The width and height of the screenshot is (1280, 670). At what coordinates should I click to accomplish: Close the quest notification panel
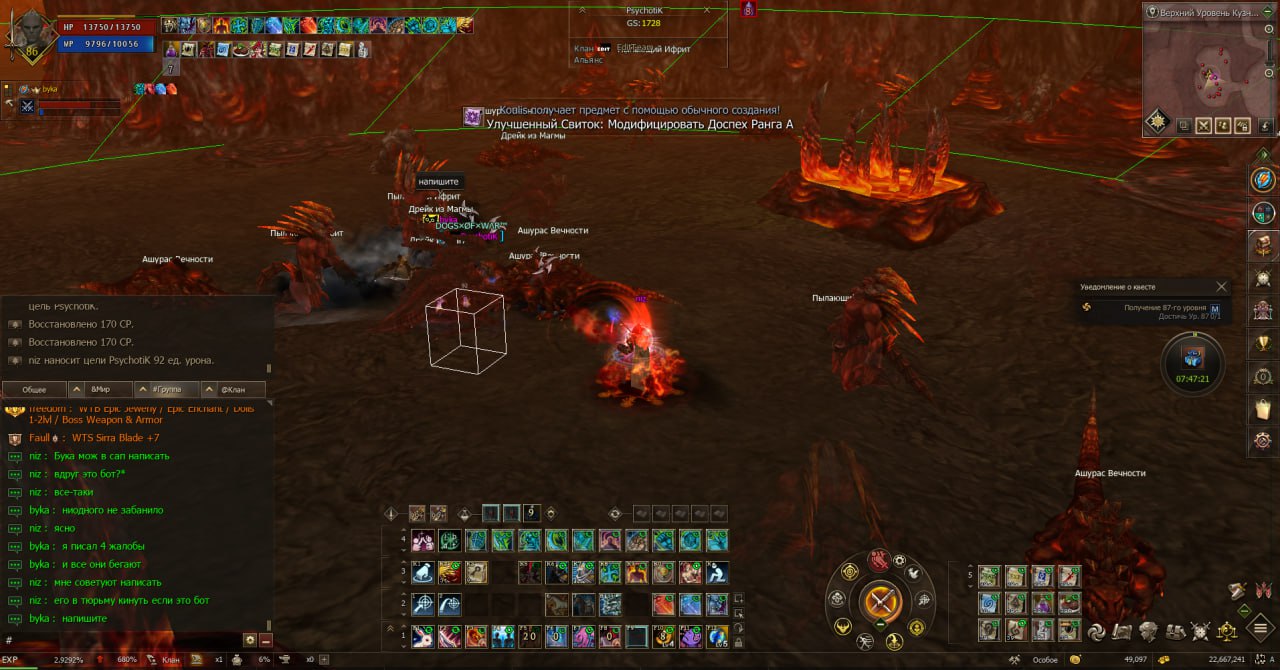[x=1221, y=287]
